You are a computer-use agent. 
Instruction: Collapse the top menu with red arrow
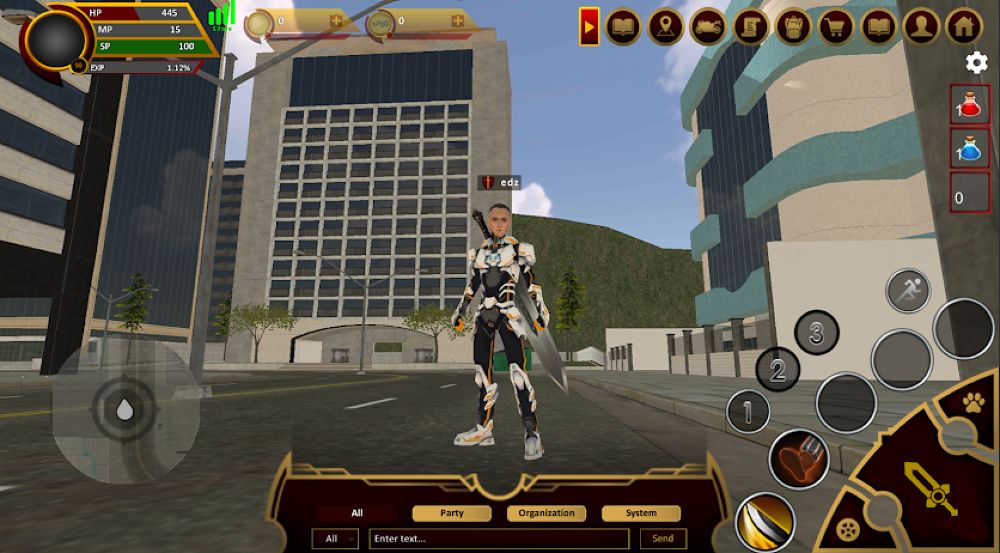click(x=589, y=26)
